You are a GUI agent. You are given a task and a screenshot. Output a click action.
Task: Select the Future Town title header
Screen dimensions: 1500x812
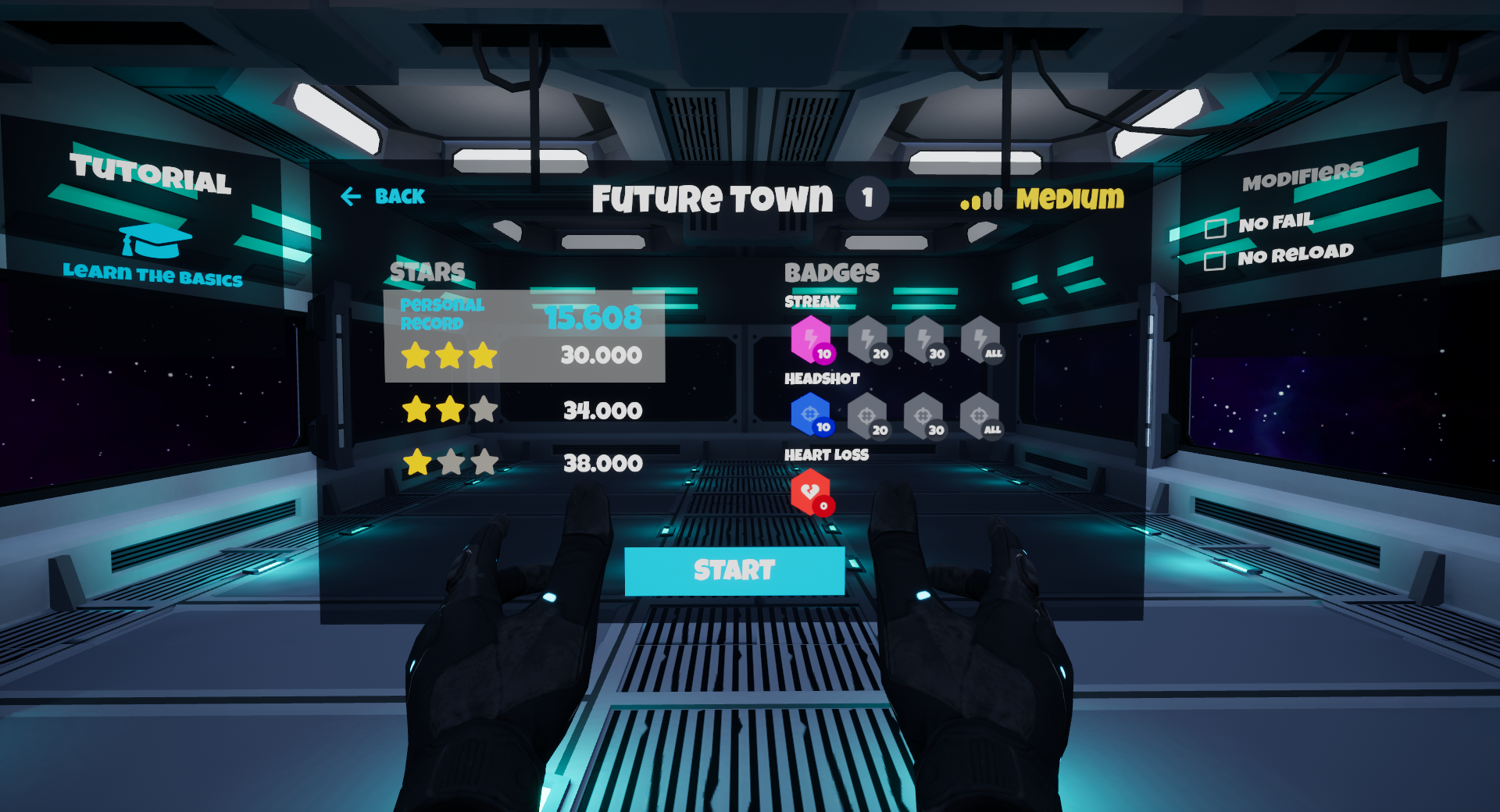[712, 198]
